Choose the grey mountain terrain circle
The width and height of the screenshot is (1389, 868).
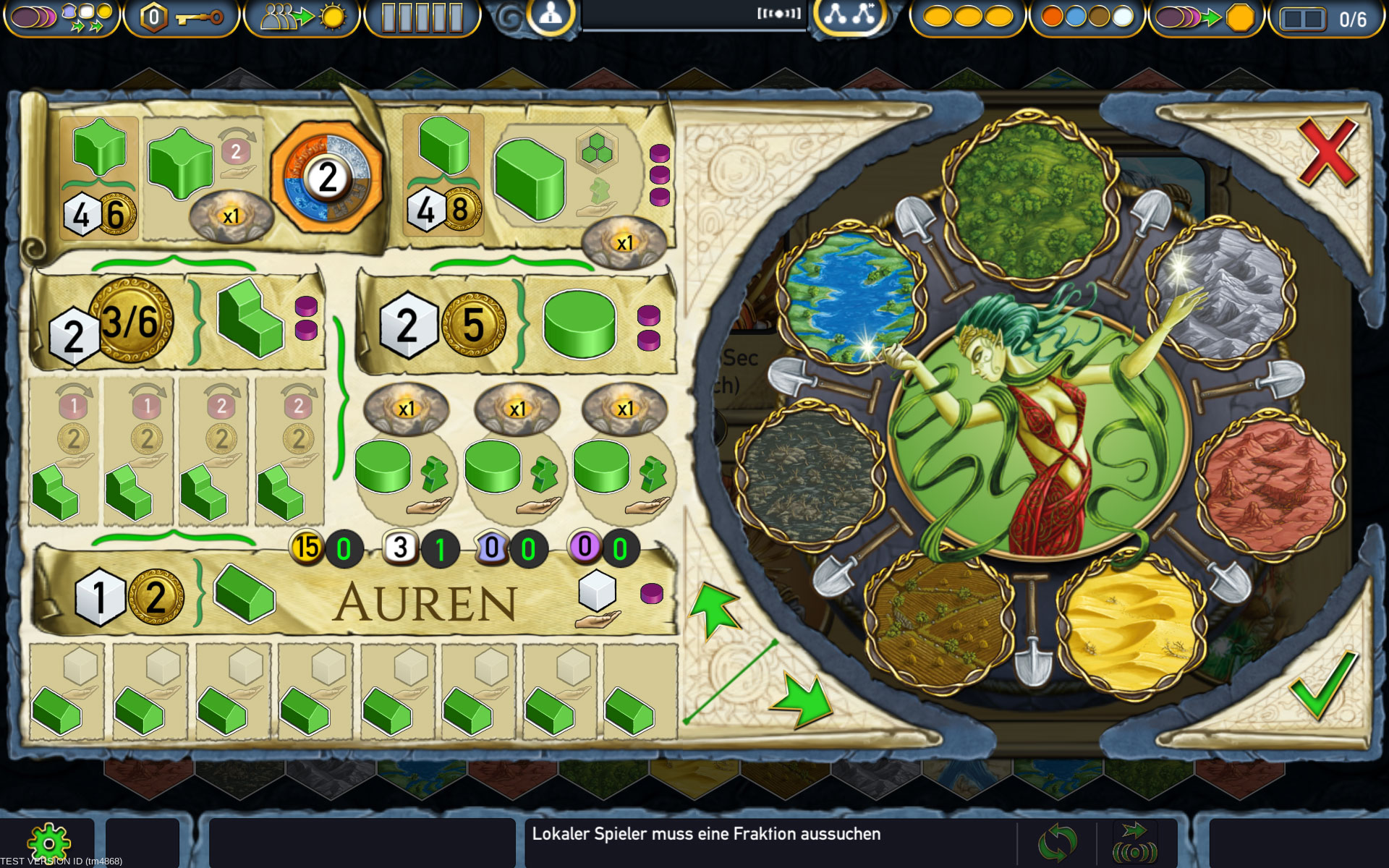(1221, 292)
